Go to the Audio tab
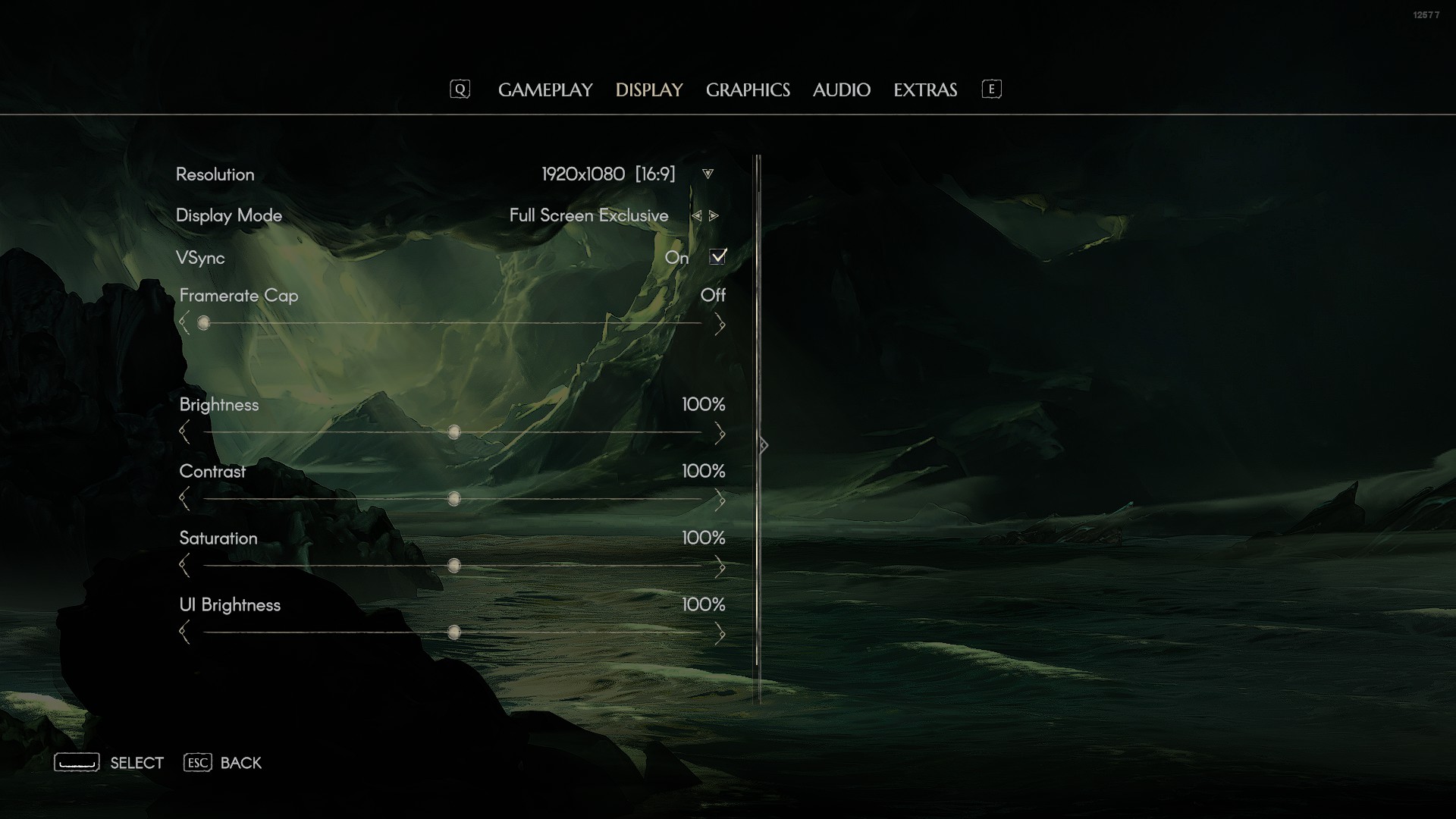The width and height of the screenshot is (1456, 819). (x=841, y=89)
